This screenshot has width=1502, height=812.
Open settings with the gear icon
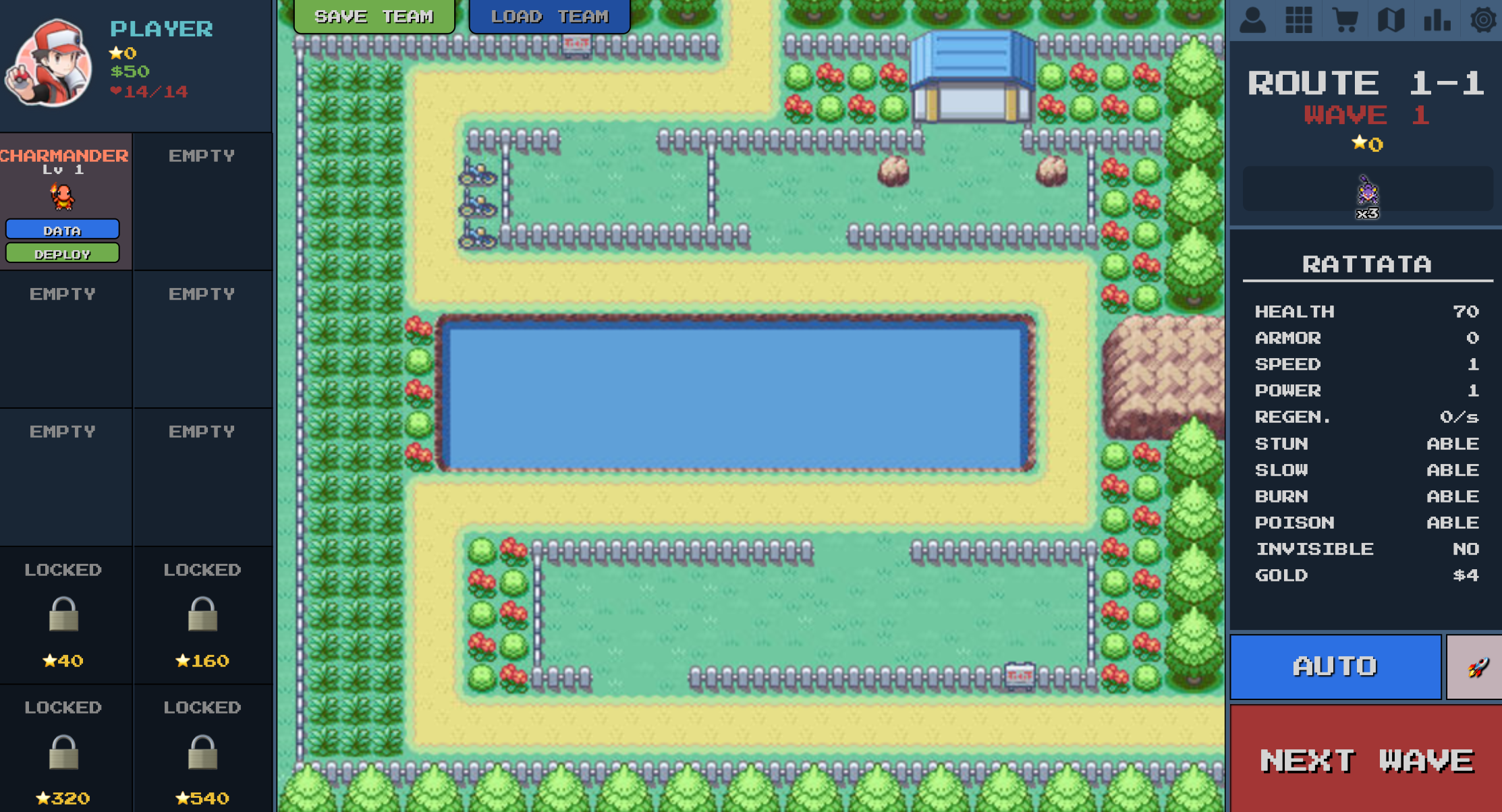(x=1483, y=20)
